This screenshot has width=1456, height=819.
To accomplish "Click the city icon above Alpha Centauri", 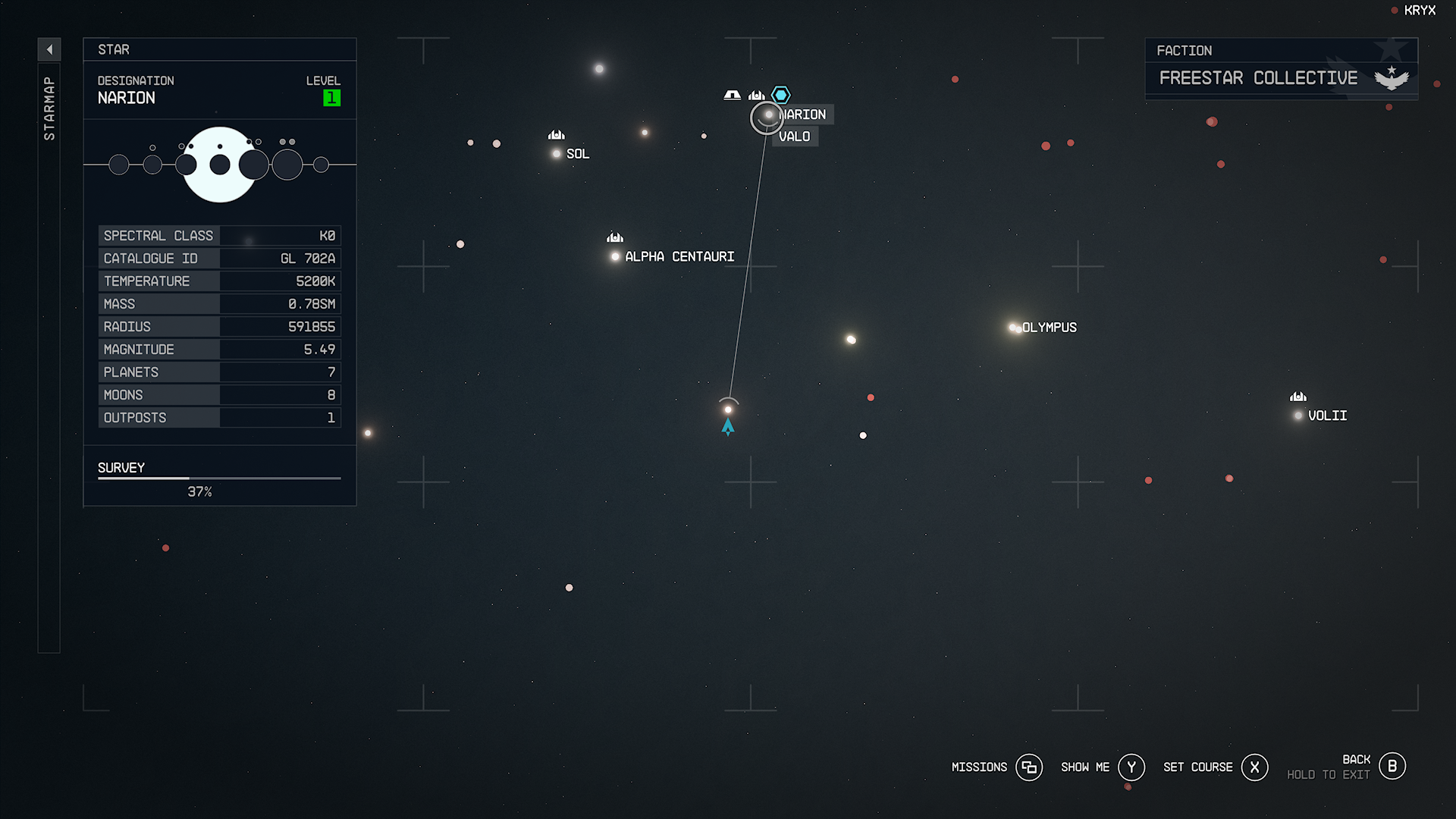I will point(614,237).
